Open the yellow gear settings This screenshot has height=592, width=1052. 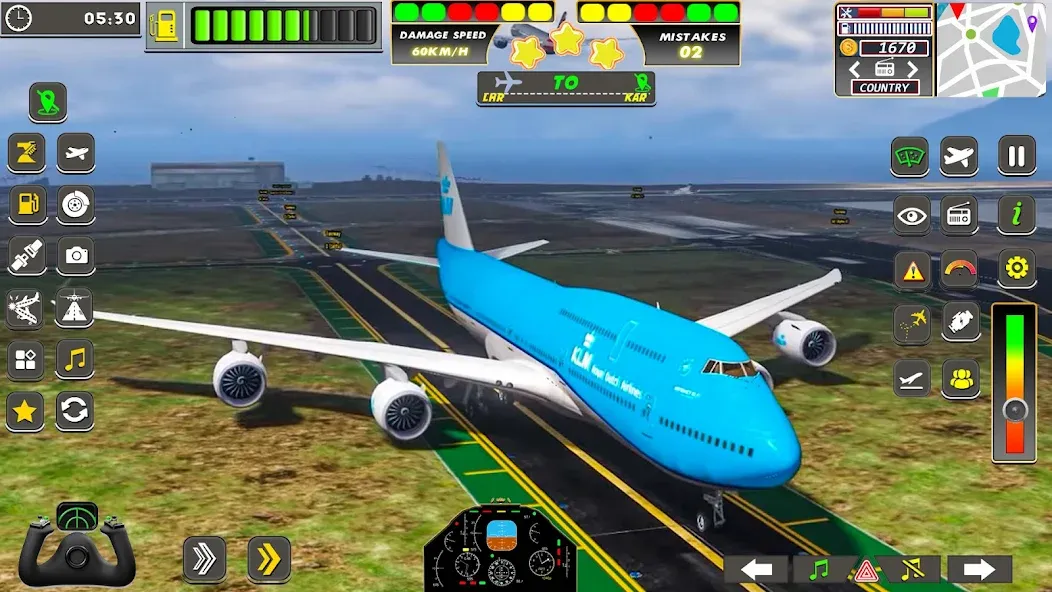(x=1016, y=268)
